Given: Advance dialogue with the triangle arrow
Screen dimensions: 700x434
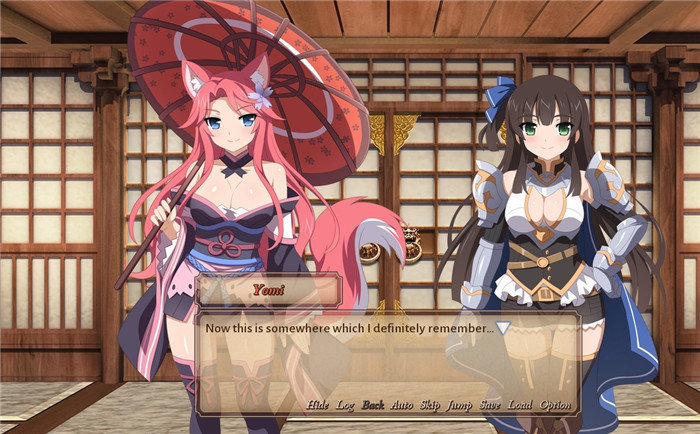Looking at the screenshot, I should [x=504, y=328].
